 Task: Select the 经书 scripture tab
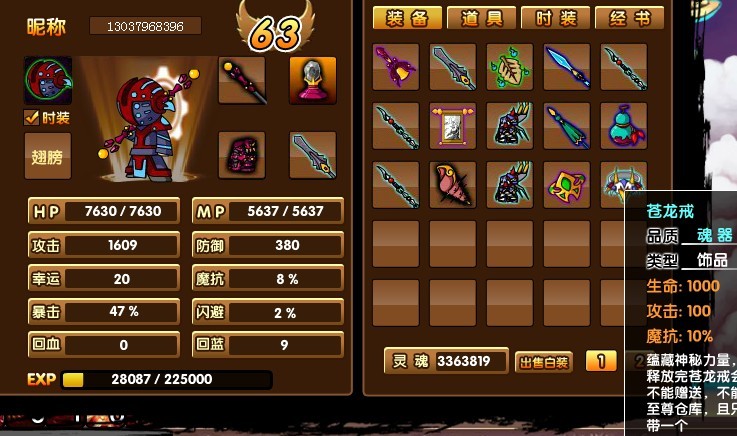point(629,18)
